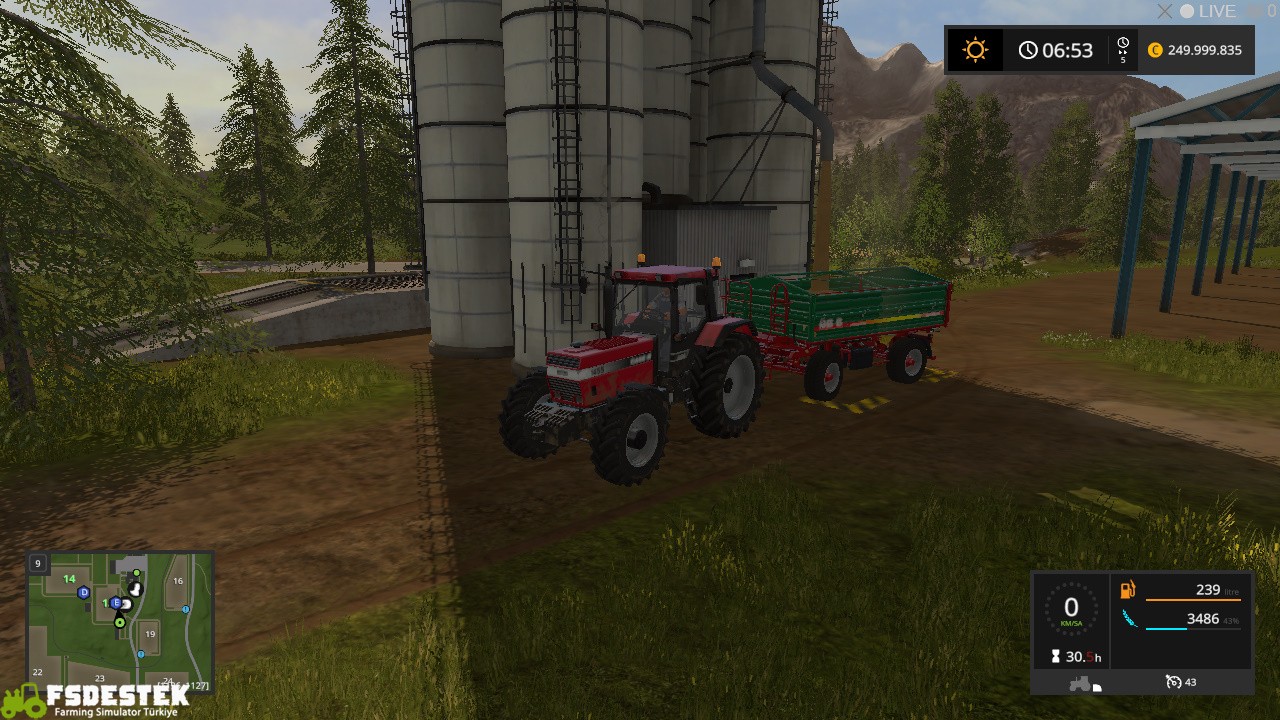Click the orange fuel pump icon
This screenshot has width=1280, height=720.
(1128, 590)
